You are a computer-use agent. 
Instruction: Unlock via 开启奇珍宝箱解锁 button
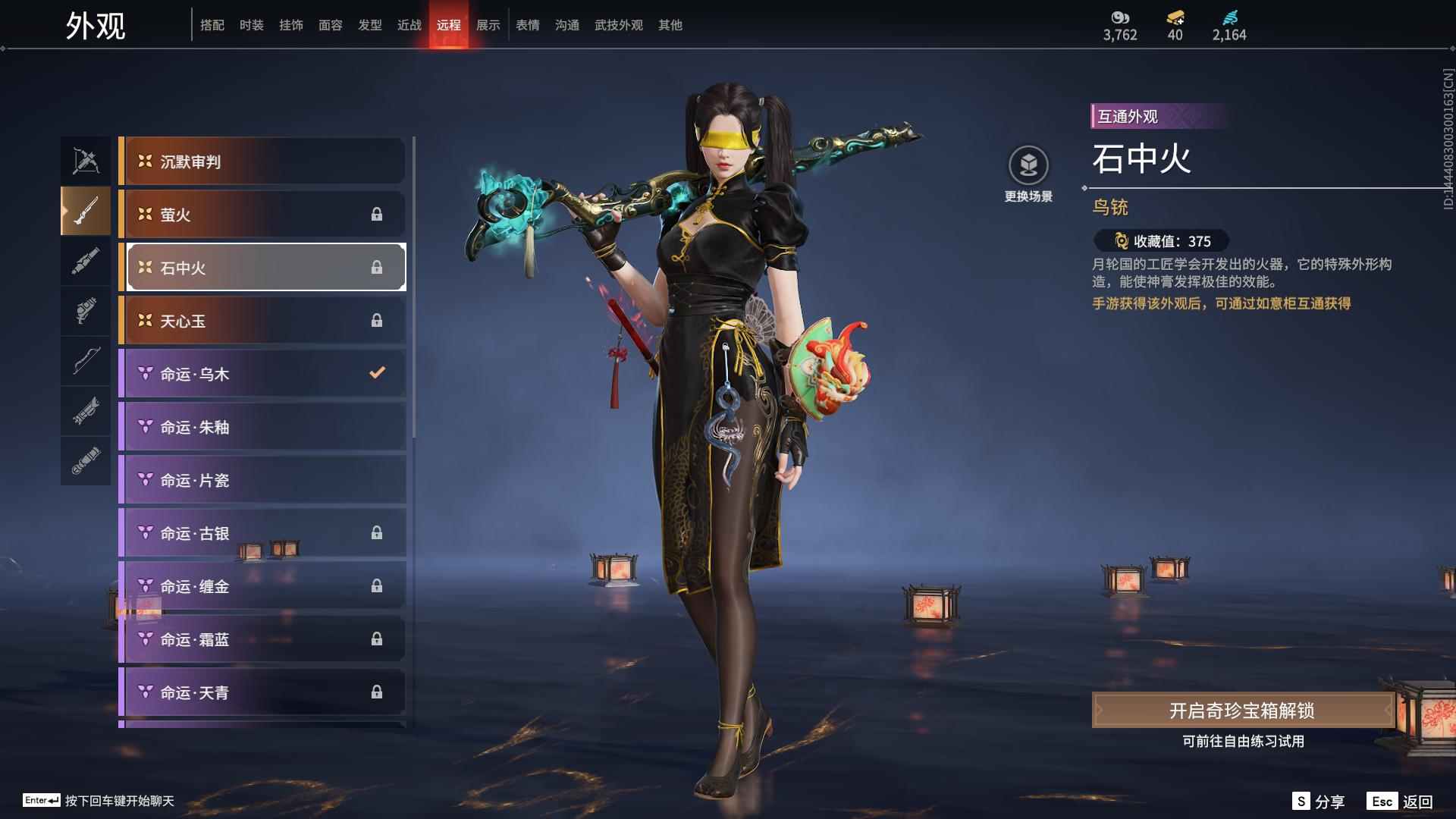pyautogui.click(x=1242, y=711)
